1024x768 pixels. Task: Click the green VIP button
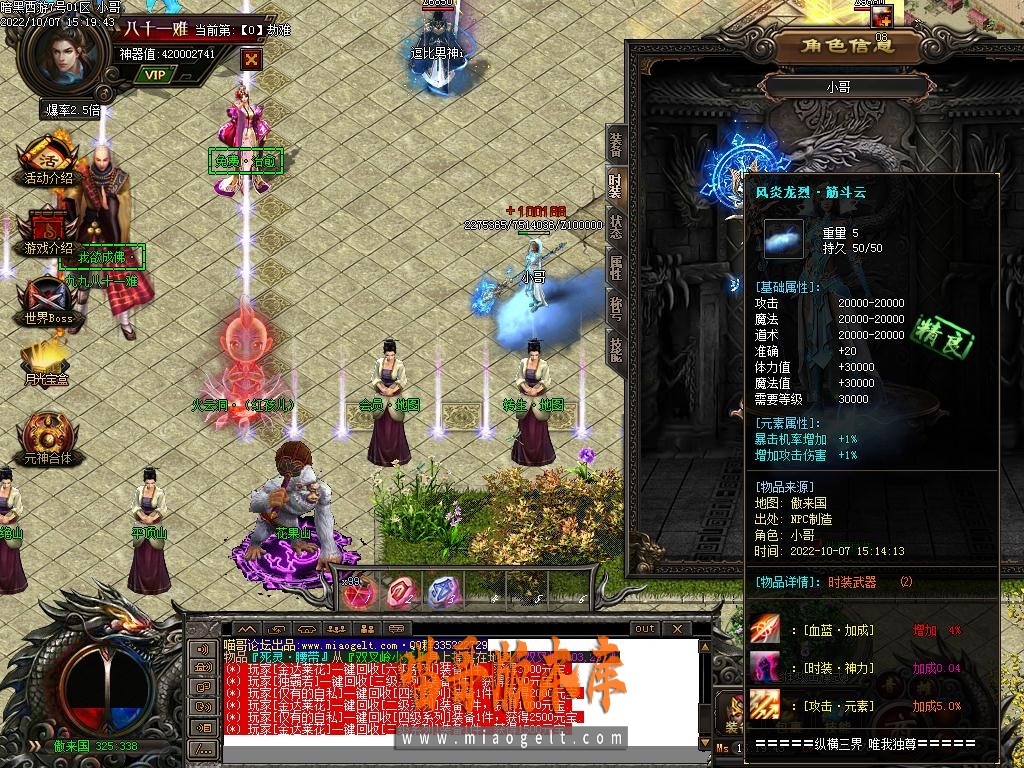tap(153, 74)
